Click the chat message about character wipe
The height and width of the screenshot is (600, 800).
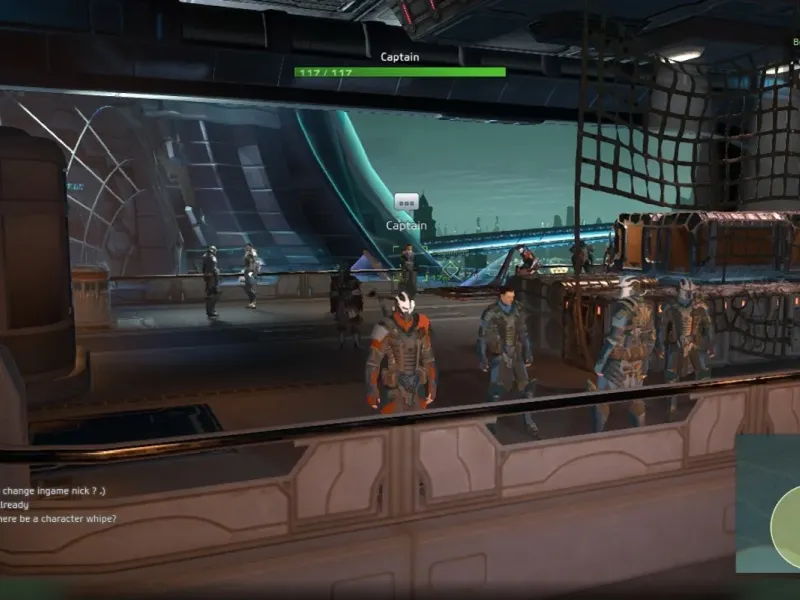point(58,518)
